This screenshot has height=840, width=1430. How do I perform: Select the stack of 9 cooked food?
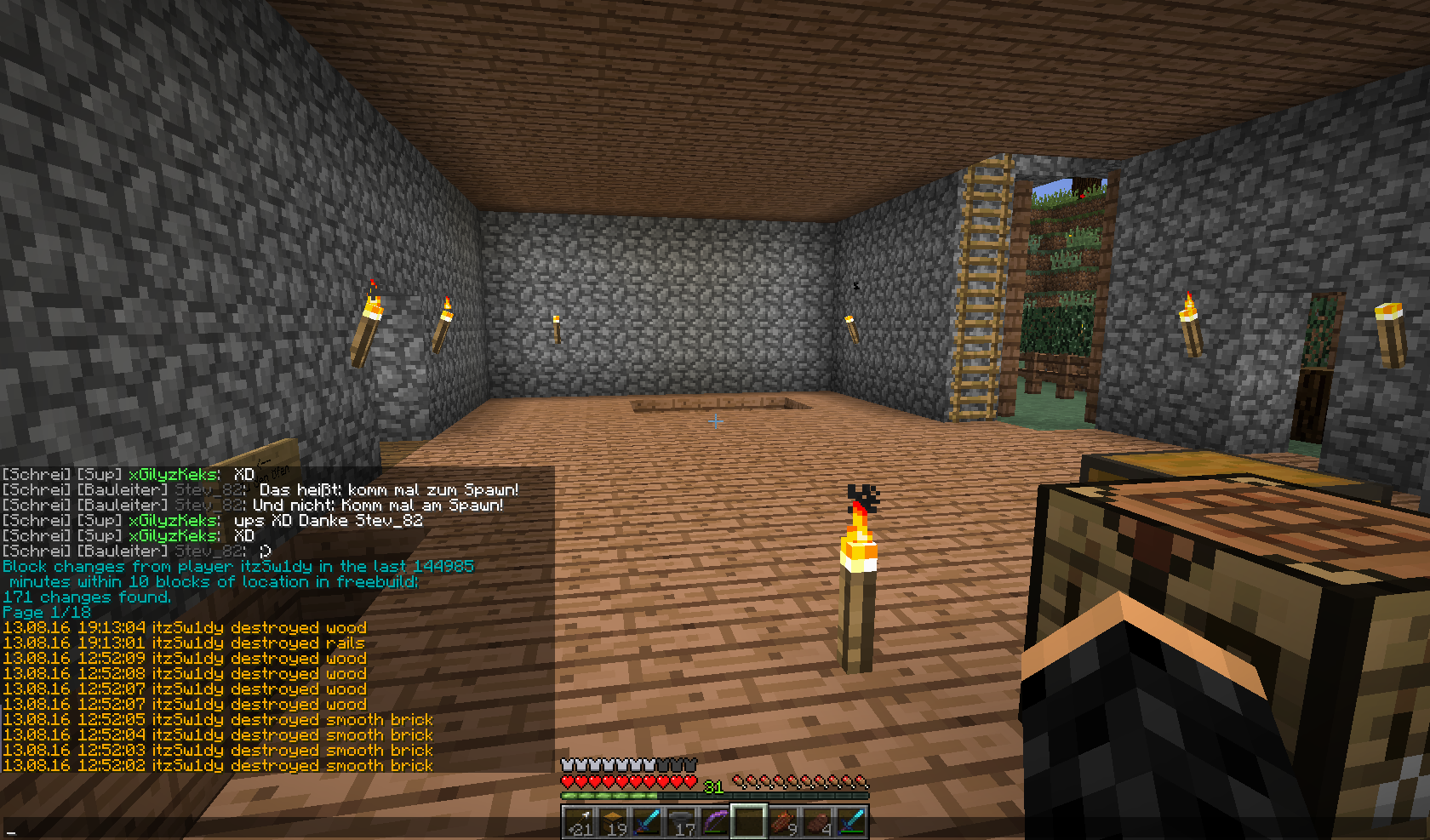tap(783, 822)
